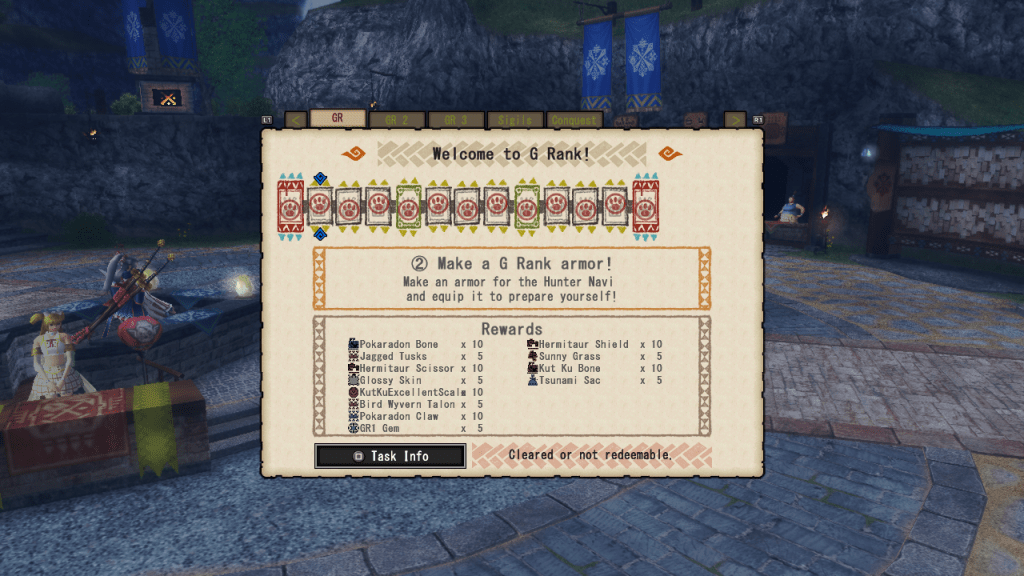Open the Task Info button
Image resolution: width=1024 pixels, height=576 pixels.
tap(390, 456)
